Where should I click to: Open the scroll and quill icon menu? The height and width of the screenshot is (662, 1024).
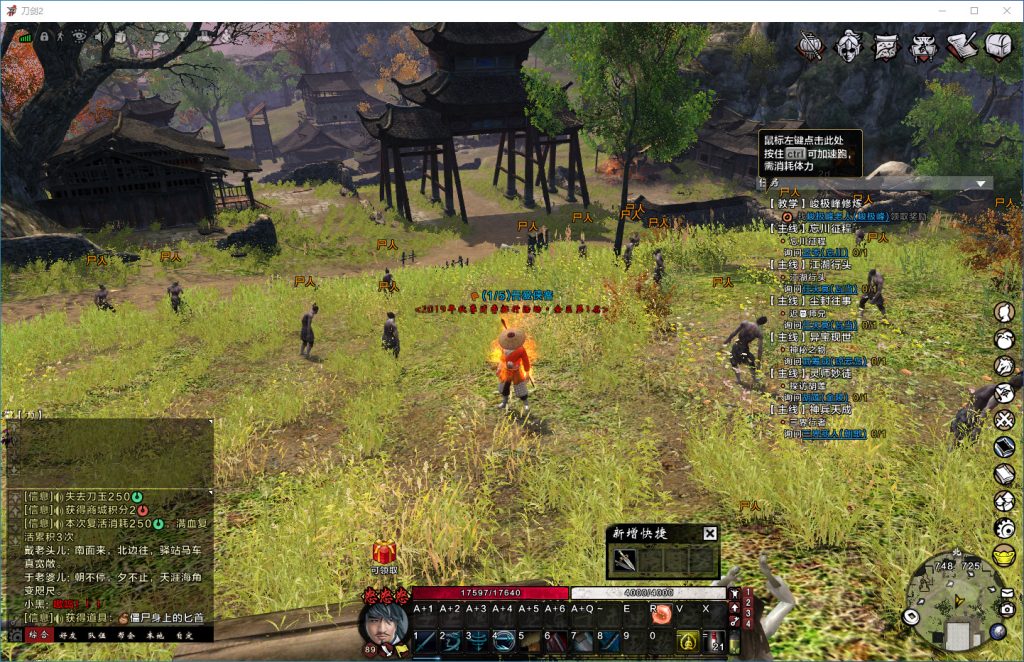tap(961, 46)
